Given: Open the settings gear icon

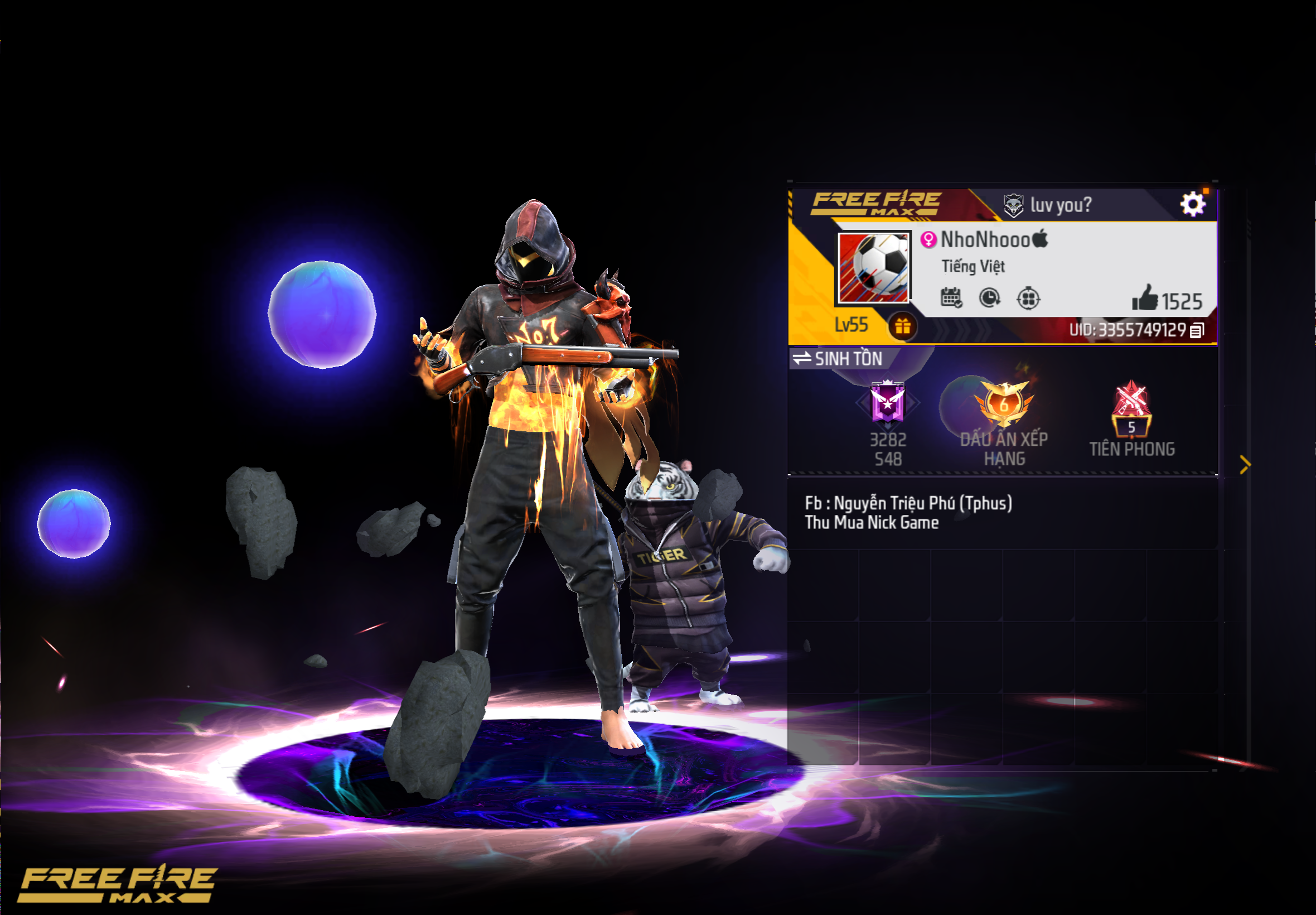Looking at the screenshot, I should coord(1192,204).
